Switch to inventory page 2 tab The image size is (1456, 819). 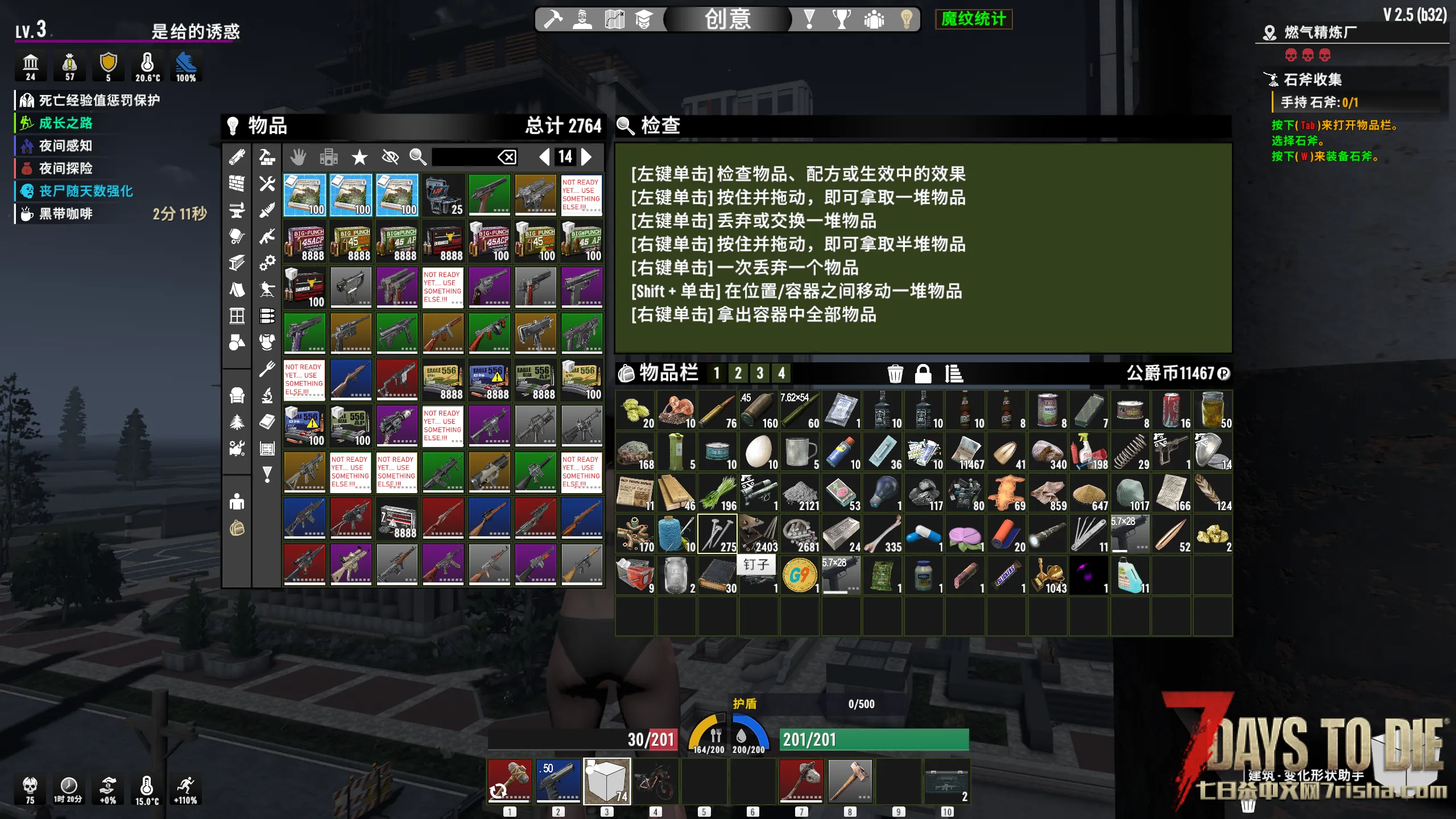(738, 374)
